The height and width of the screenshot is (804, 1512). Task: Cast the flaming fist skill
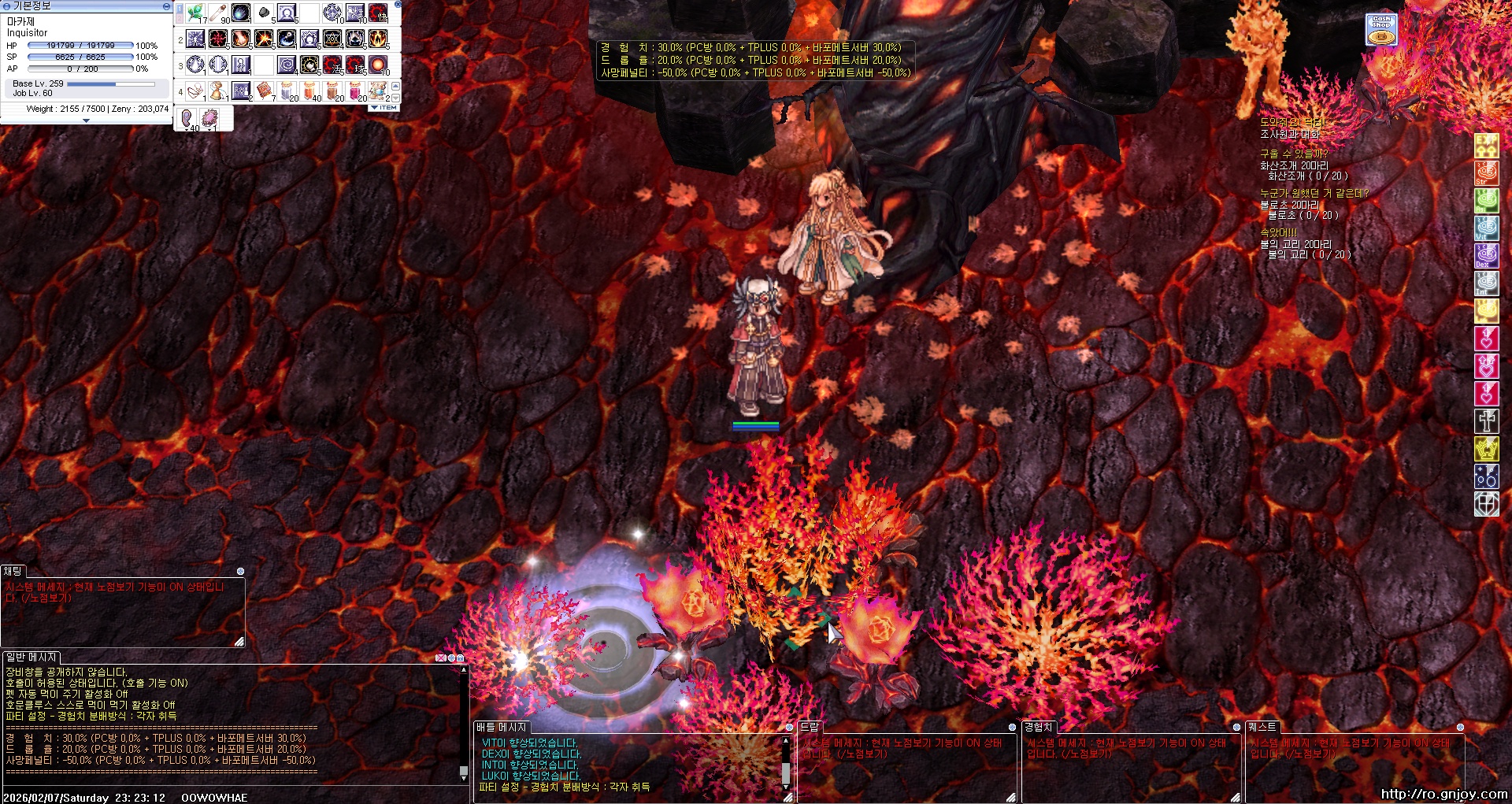241,39
